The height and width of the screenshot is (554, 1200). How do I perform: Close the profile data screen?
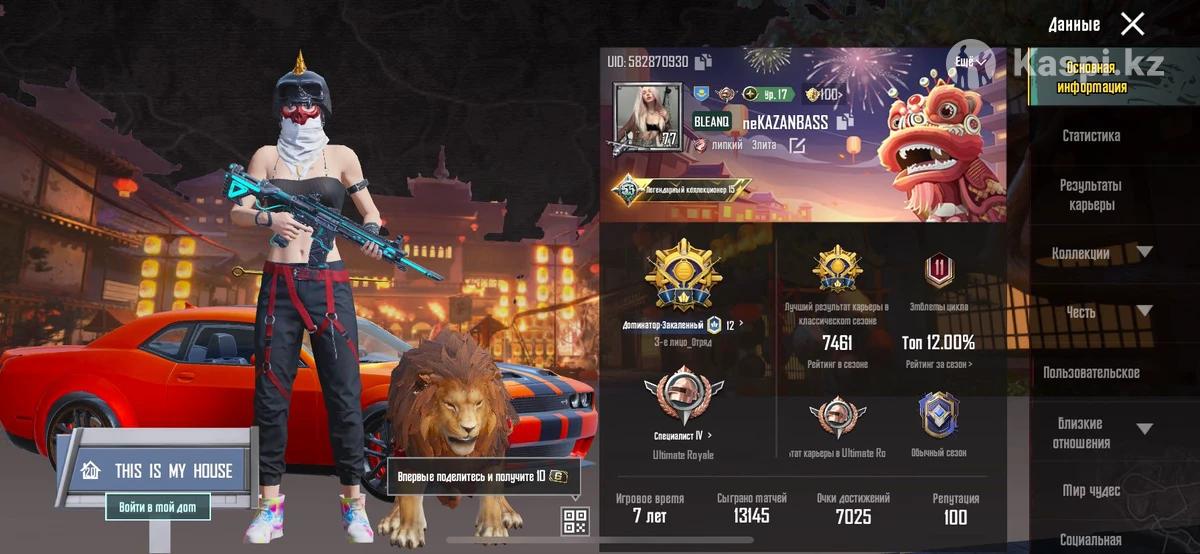[x=1132, y=24]
